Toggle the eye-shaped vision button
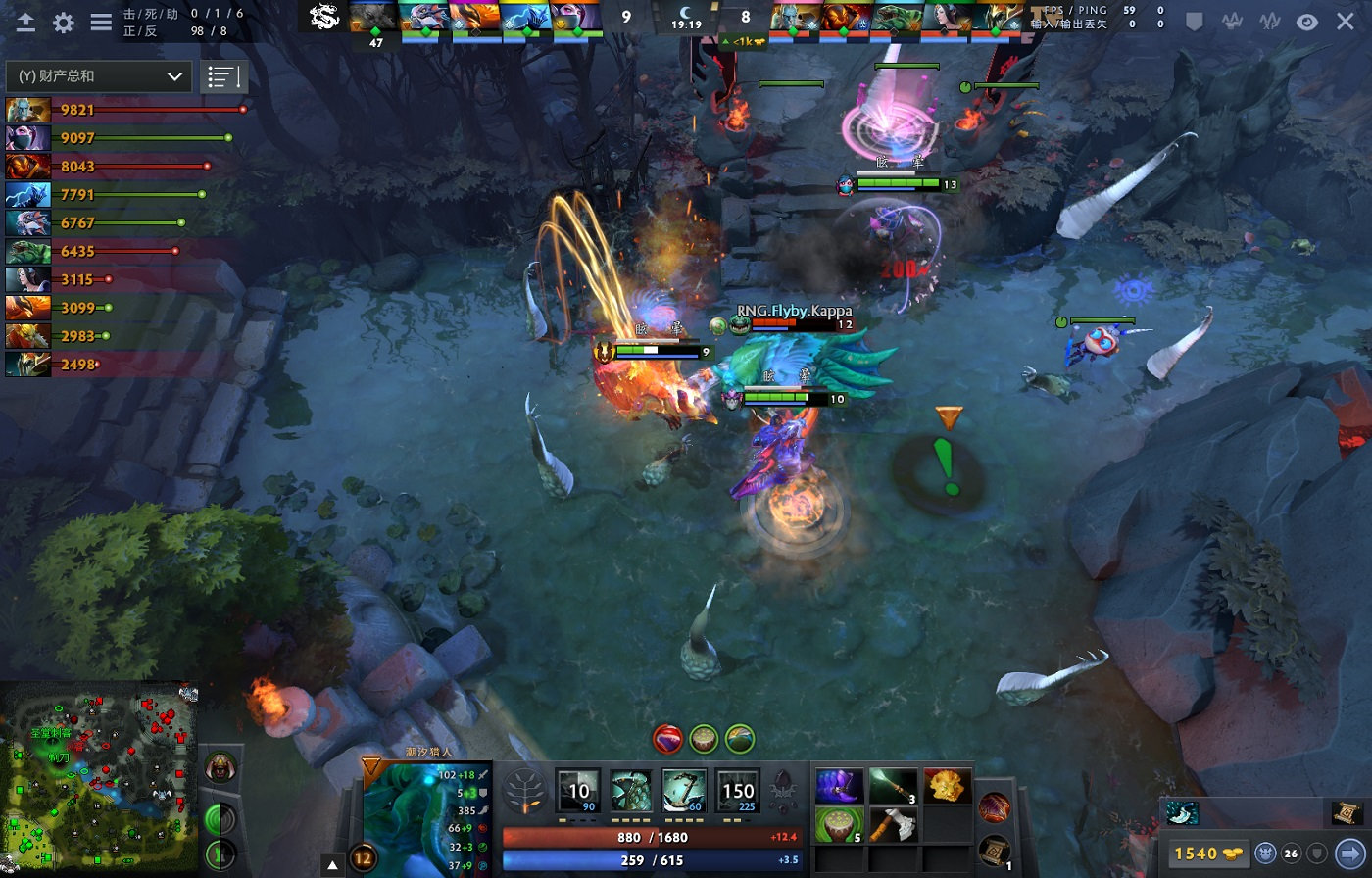 pyautogui.click(x=1307, y=22)
